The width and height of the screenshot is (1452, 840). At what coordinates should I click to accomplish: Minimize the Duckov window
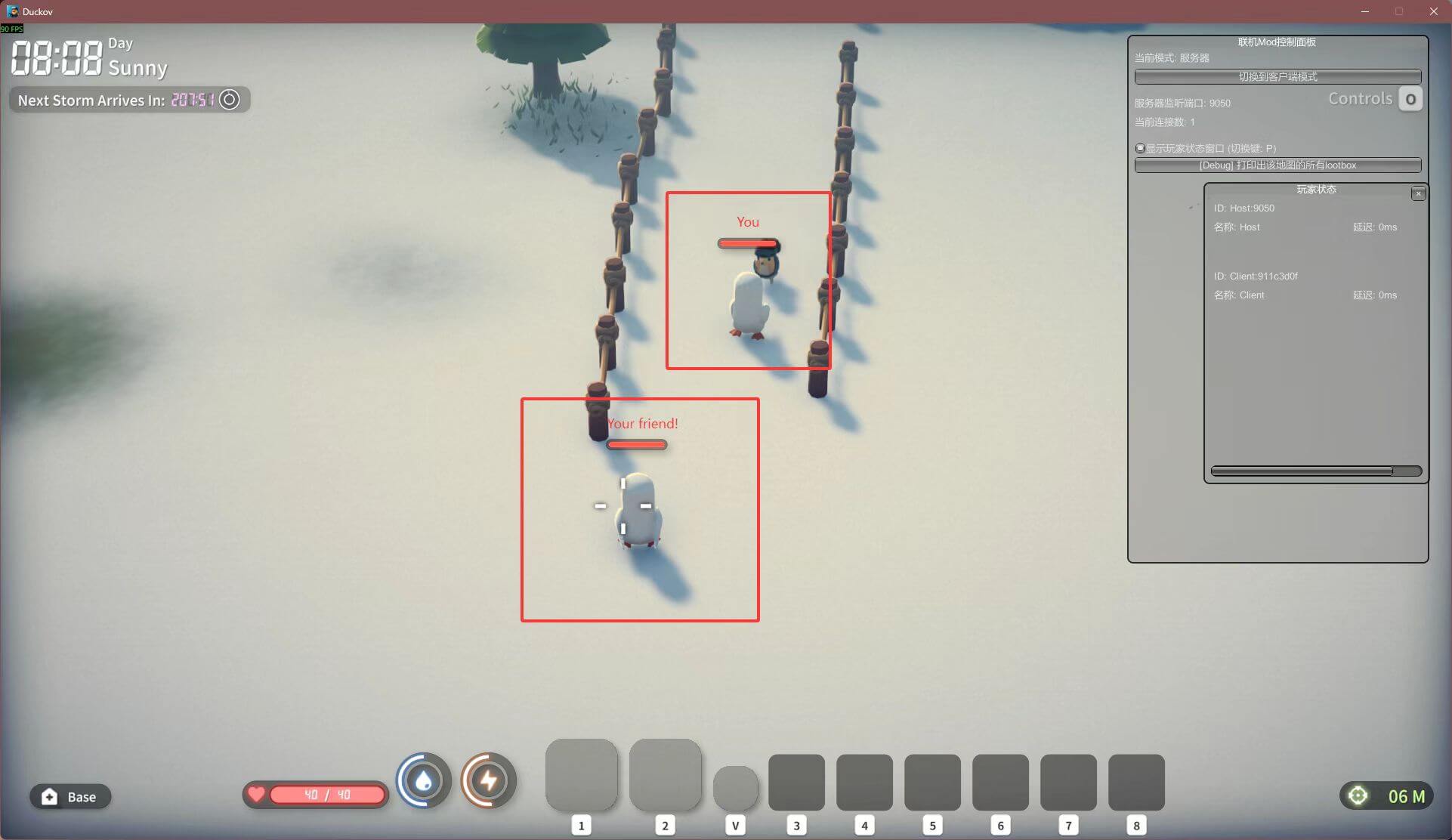pyautogui.click(x=1364, y=11)
